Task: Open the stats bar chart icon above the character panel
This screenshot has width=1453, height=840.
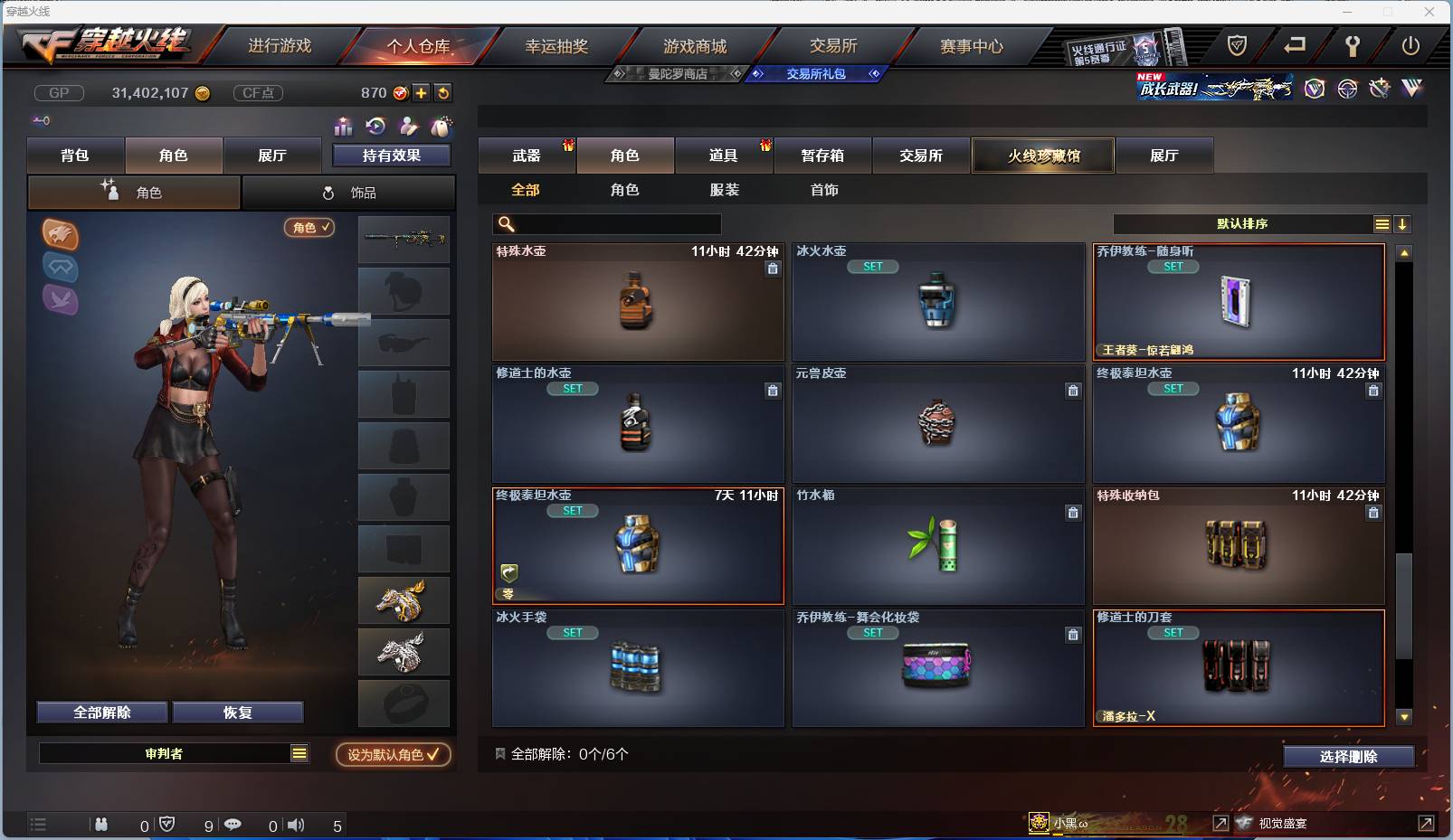Action: tap(344, 127)
